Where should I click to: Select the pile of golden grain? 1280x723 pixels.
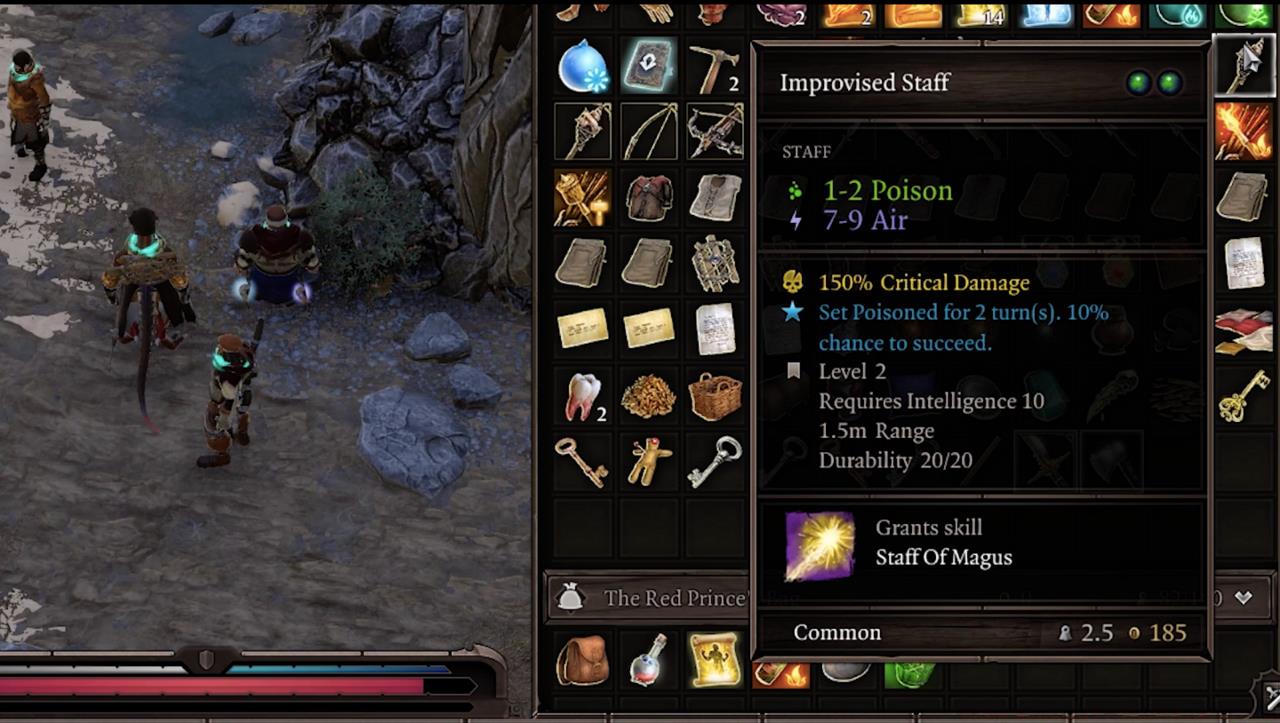point(648,397)
